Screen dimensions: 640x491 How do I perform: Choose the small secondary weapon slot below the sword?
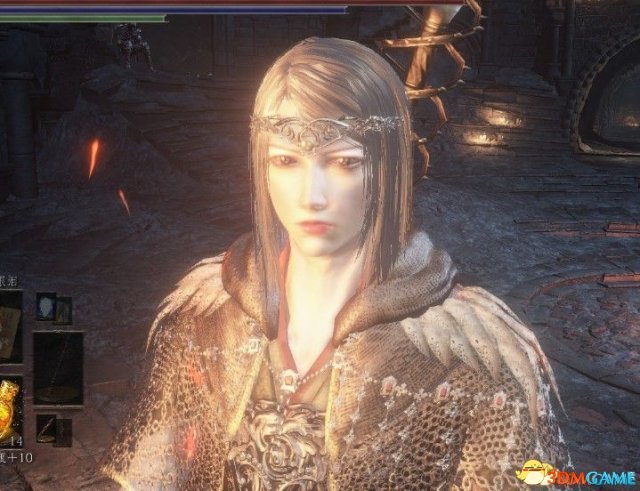pos(47,428)
